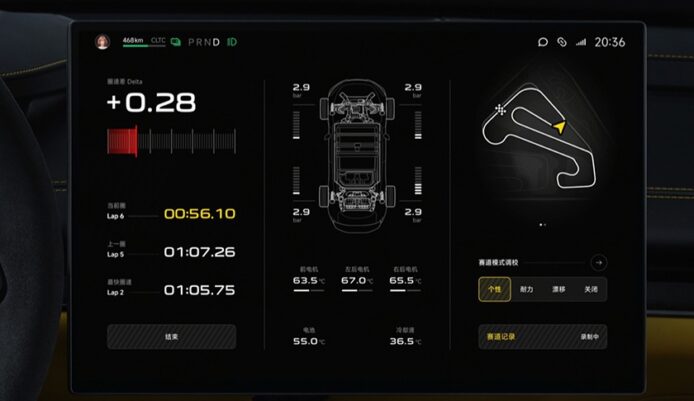
Task: Choose the 漂移 drift mode
Action: click(558, 289)
